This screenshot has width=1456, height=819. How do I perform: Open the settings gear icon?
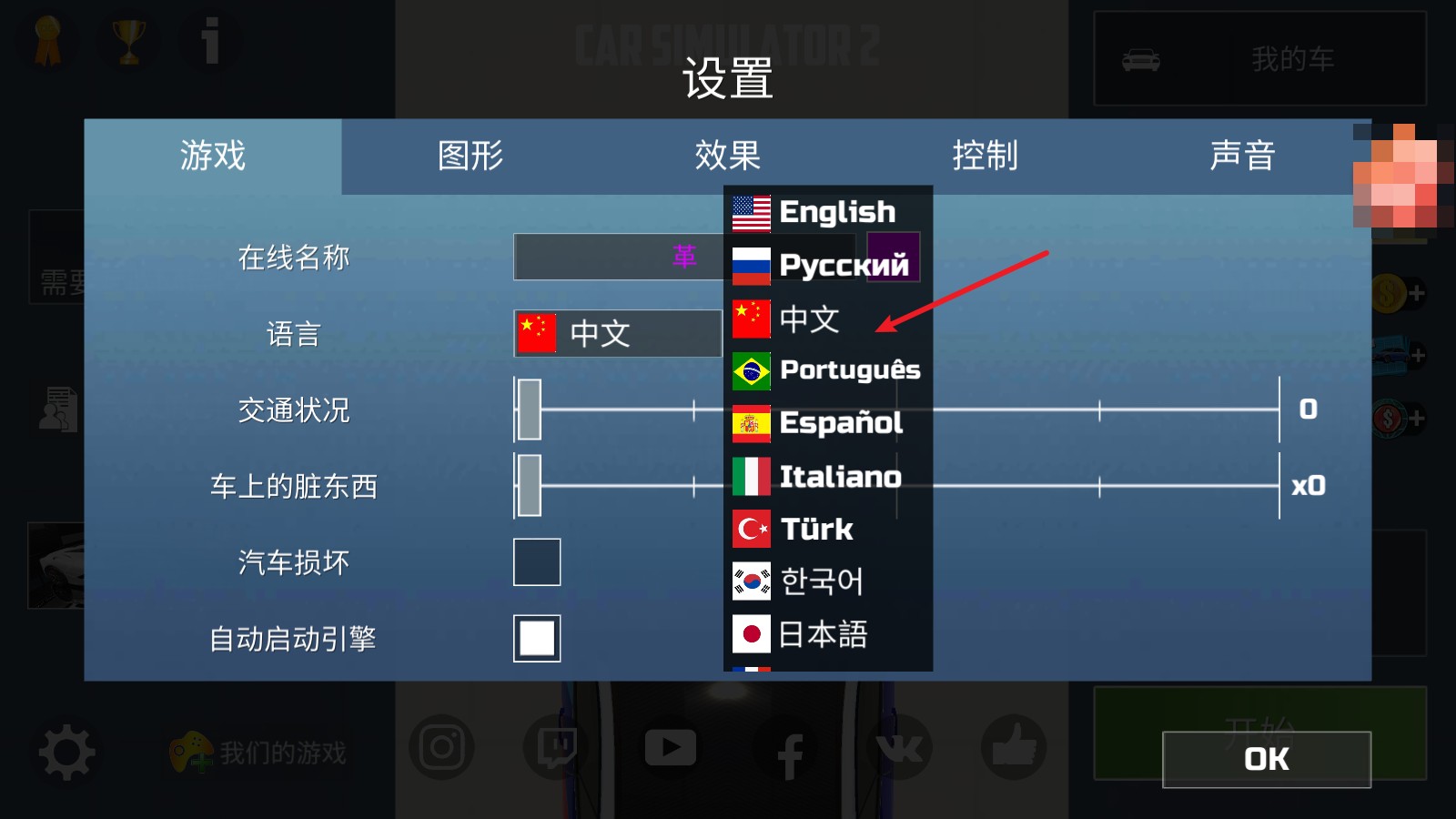66,752
